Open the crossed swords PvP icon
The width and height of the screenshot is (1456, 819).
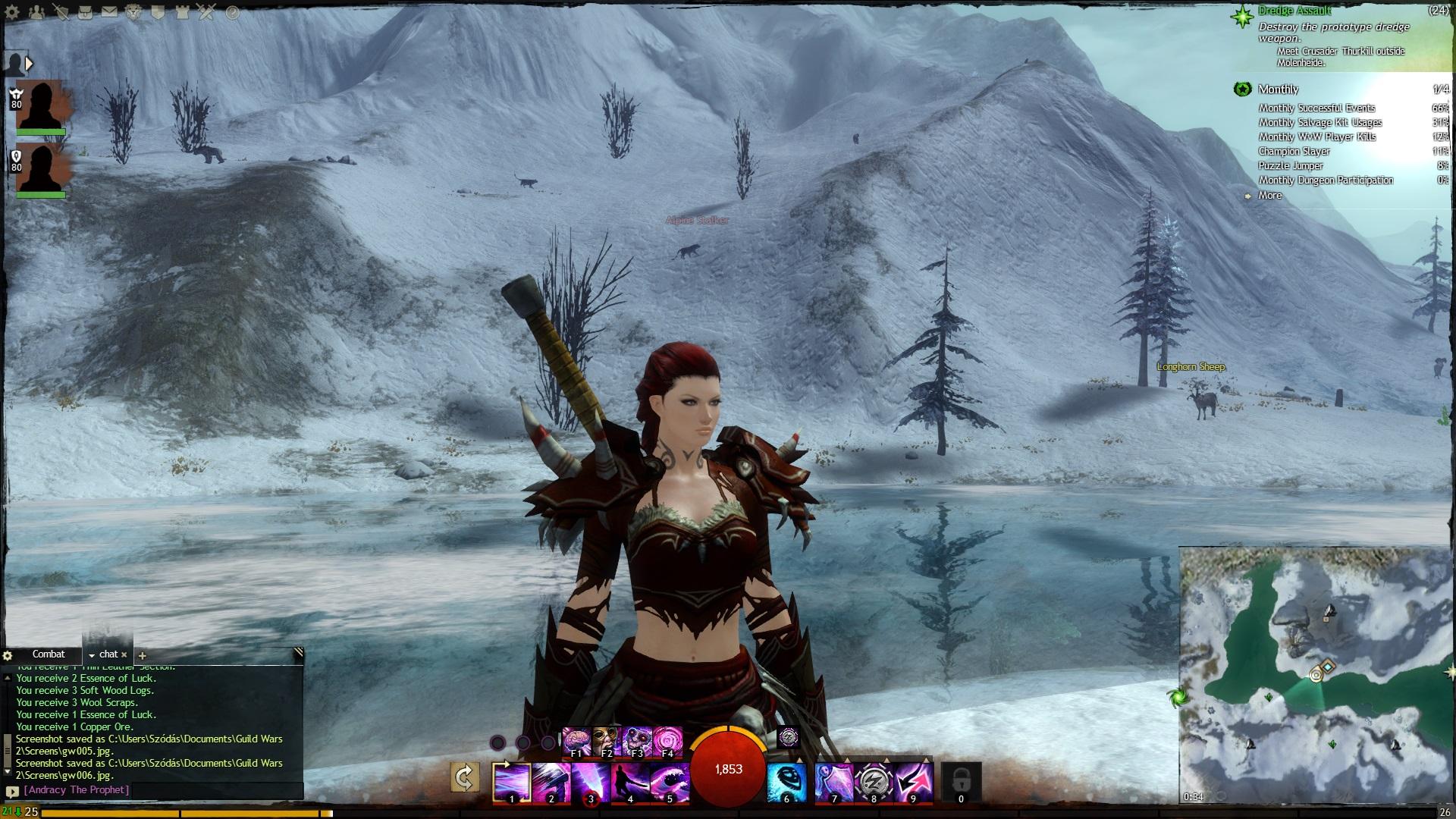[207, 12]
